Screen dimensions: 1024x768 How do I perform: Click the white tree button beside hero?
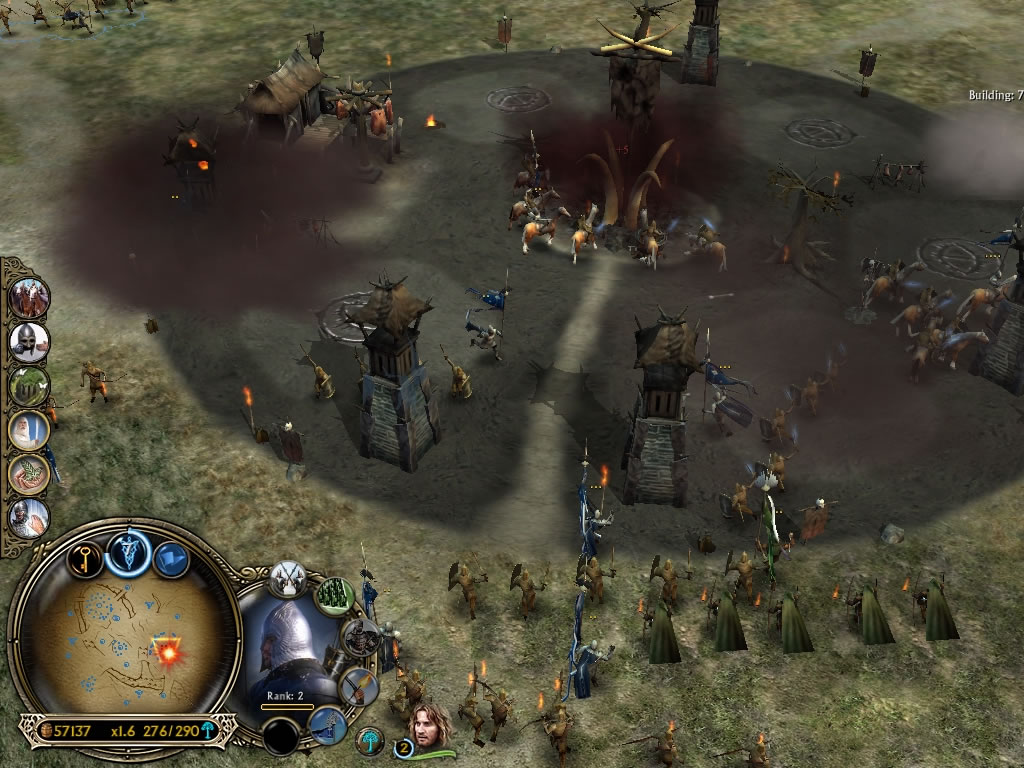(370, 741)
